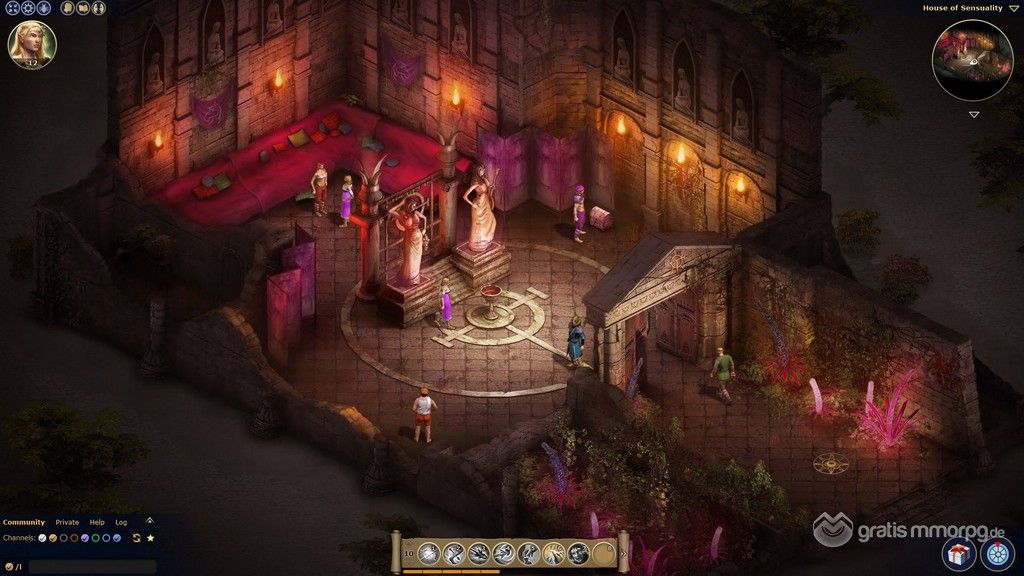Click the elf character portrait
This screenshot has height=576, width=1024.
[32, 44]
